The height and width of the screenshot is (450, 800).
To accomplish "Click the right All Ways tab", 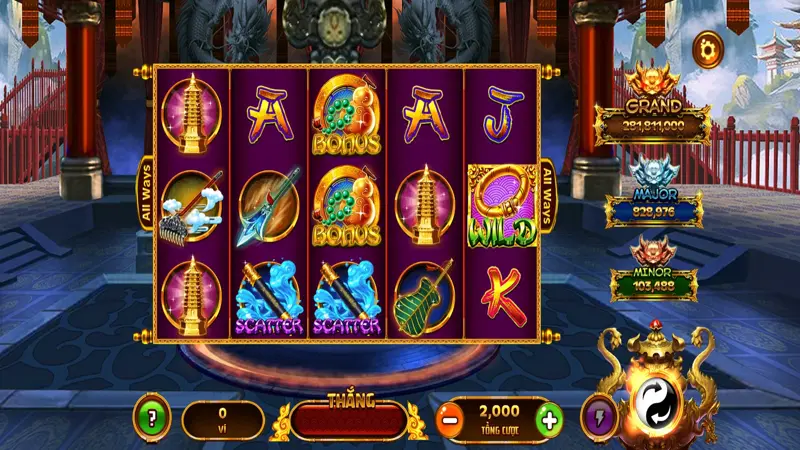I will pos(548,194).
